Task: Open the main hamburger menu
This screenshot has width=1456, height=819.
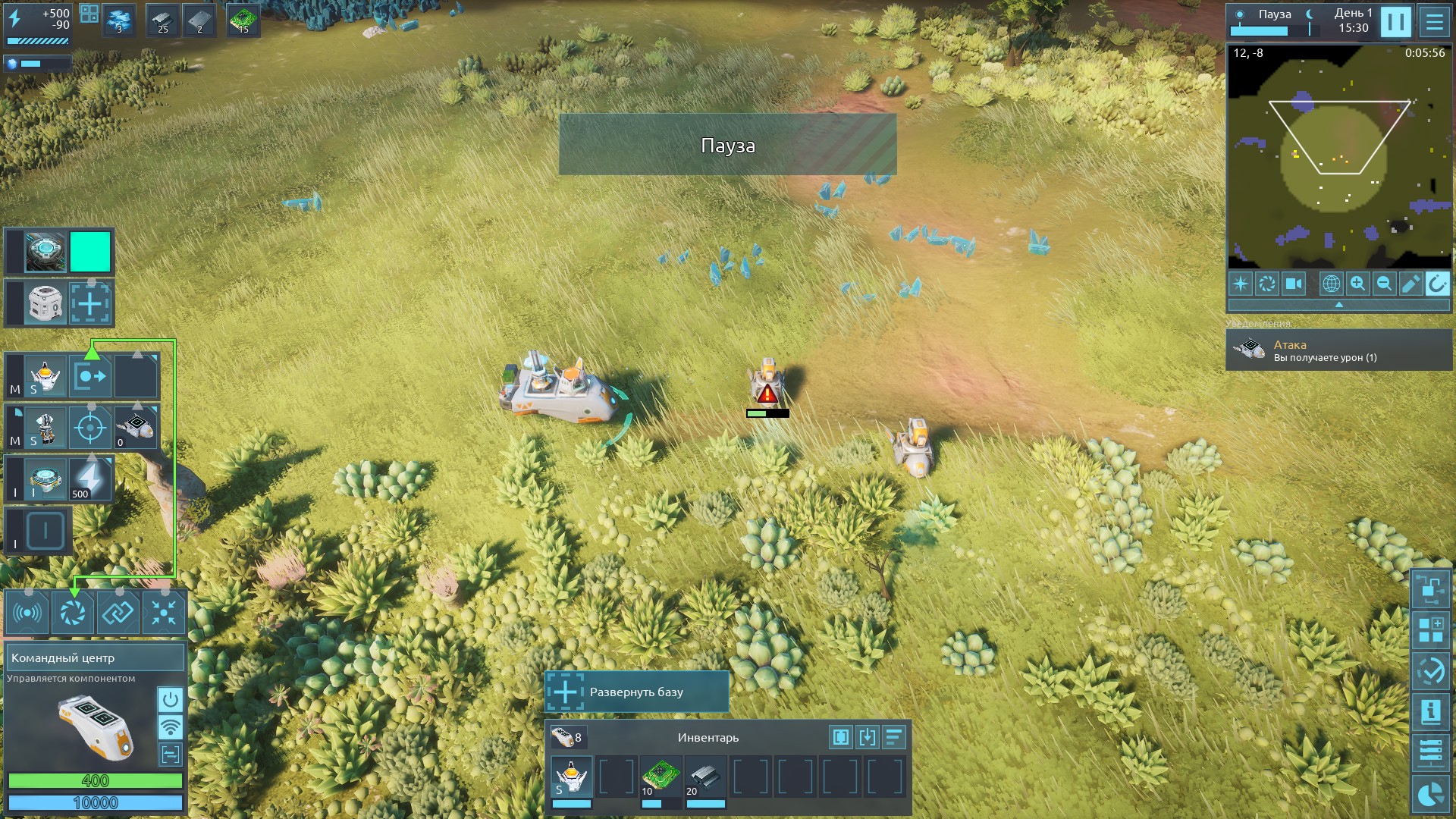Action: [x=1434, y=22]
